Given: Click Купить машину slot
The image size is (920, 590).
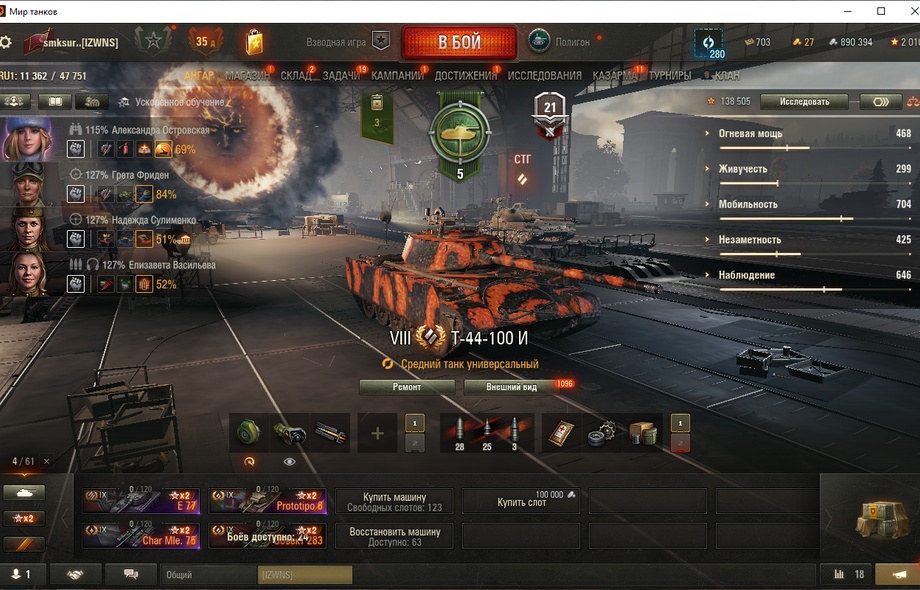Looking at the screenshot, I should point(395,502).
